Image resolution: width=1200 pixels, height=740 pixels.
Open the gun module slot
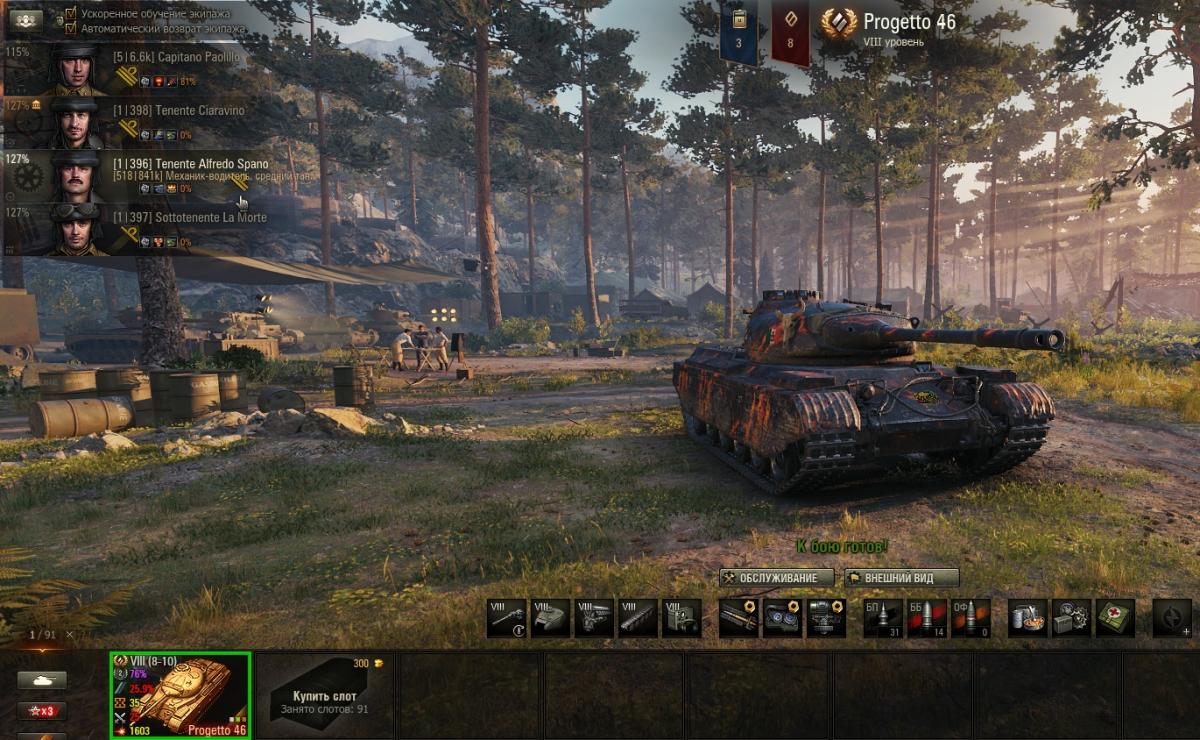tap(506, 618)
